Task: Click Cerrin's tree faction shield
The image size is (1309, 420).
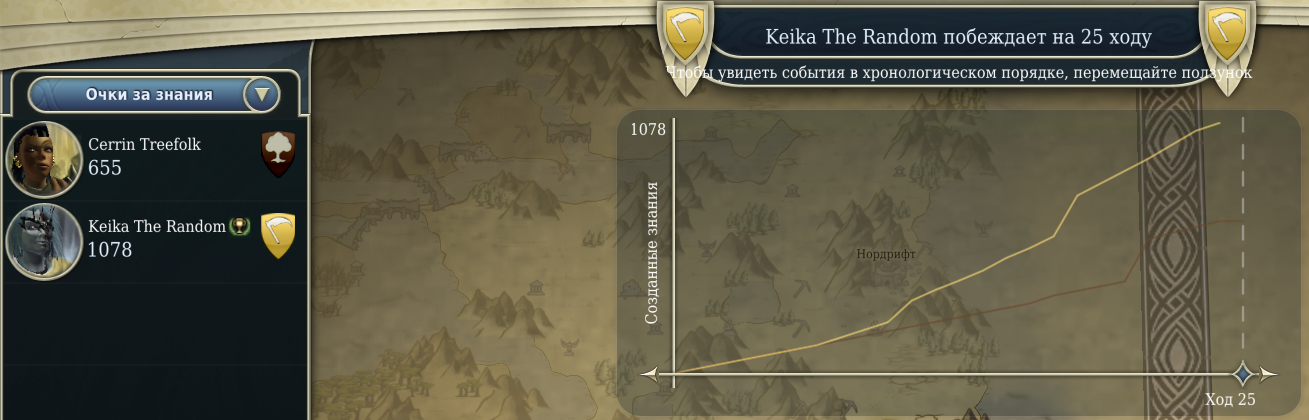Action: (277, 153)
